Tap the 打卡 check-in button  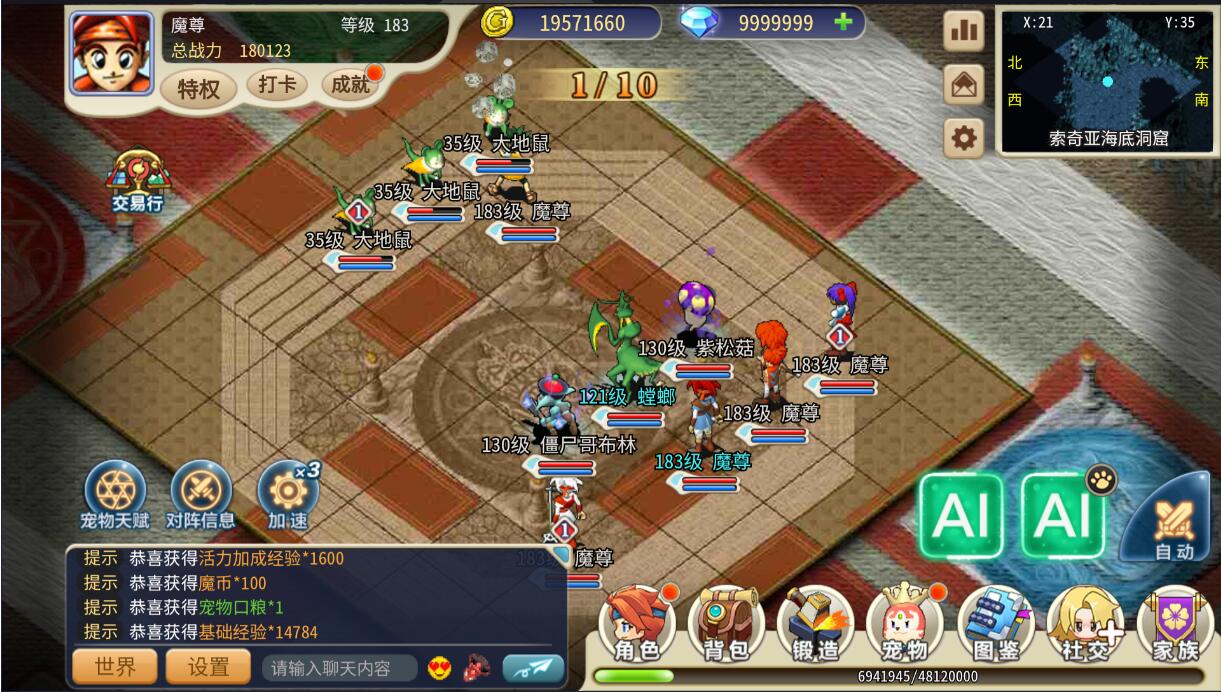tap(276, 85)
